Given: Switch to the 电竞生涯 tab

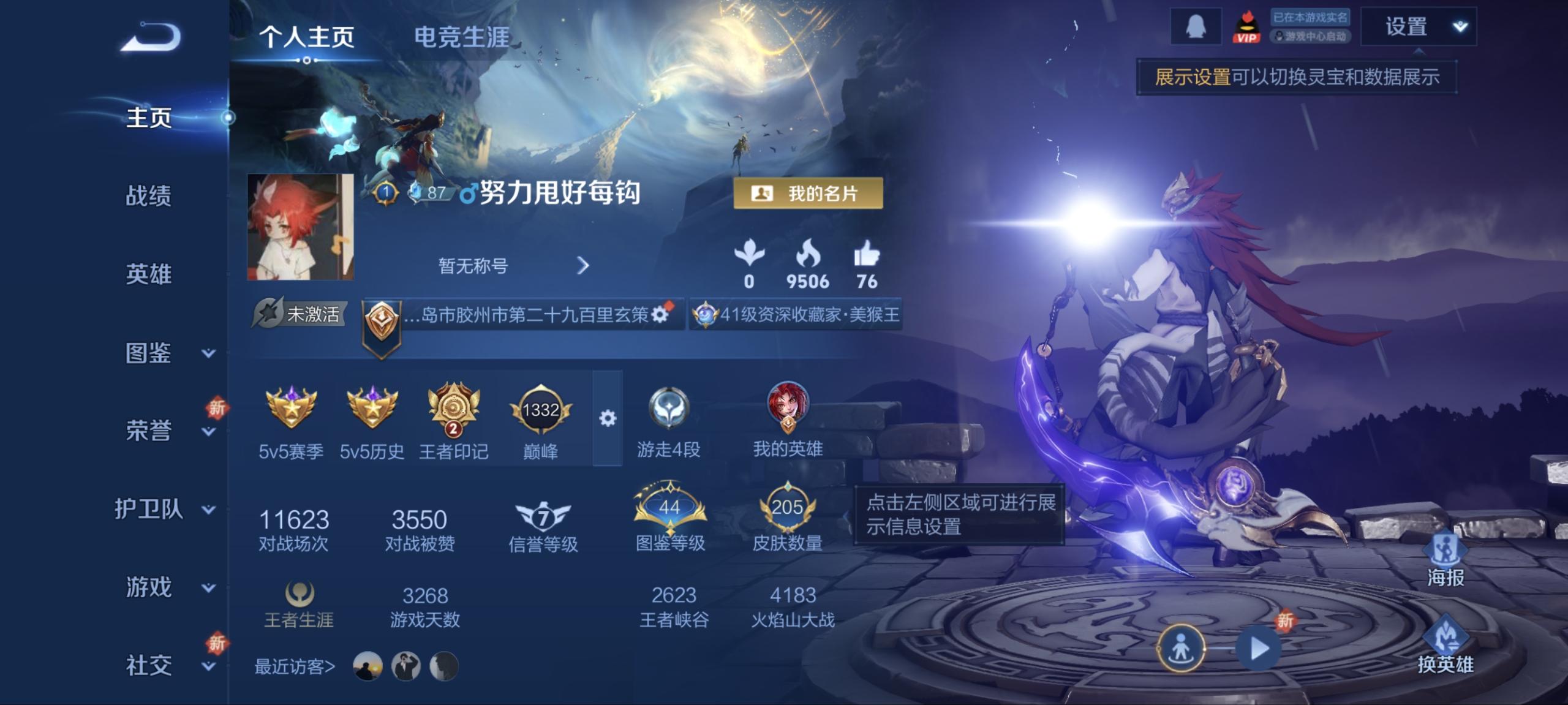Looking at the screenshot, I should click(x=461, y=37).
